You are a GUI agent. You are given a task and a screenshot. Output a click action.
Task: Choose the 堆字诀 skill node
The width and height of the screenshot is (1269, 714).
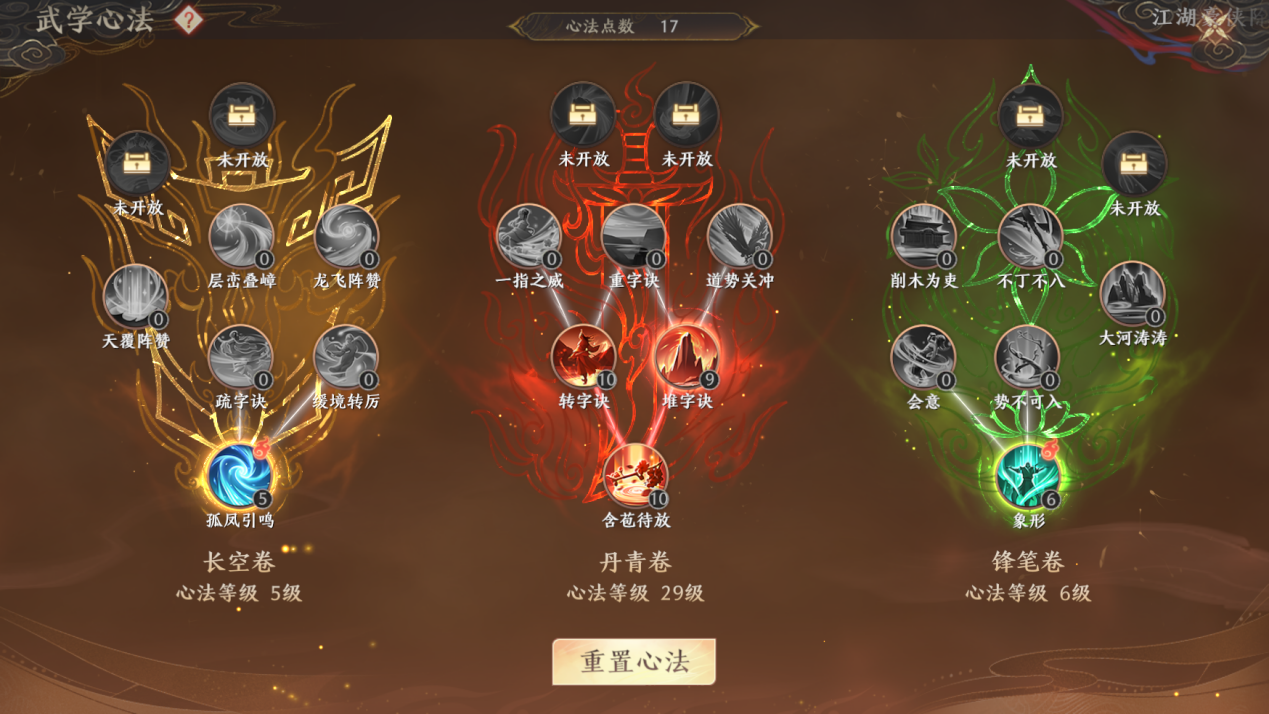[x=687, y=357]
